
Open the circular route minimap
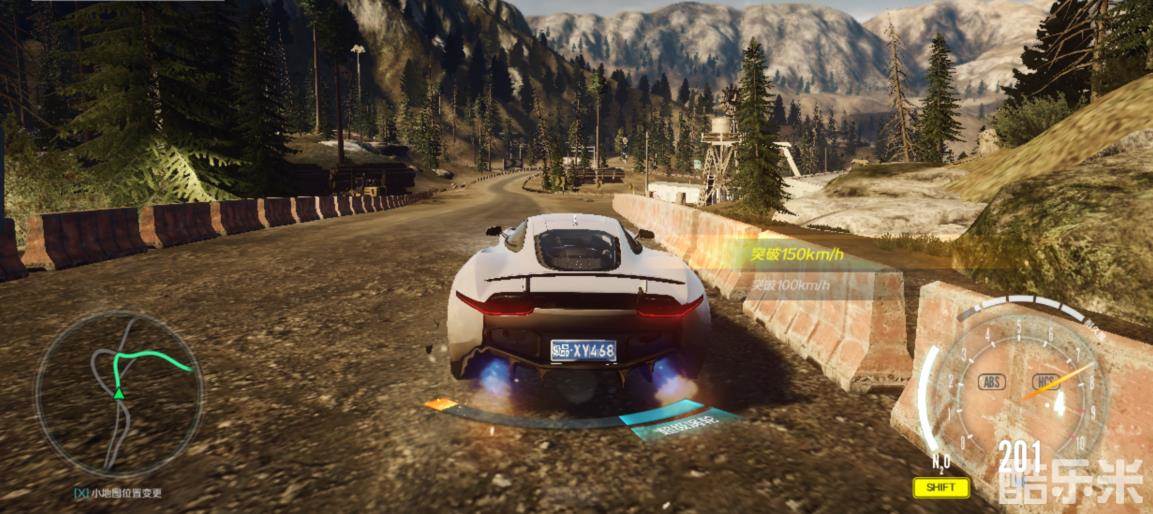(x=118, y=395)
